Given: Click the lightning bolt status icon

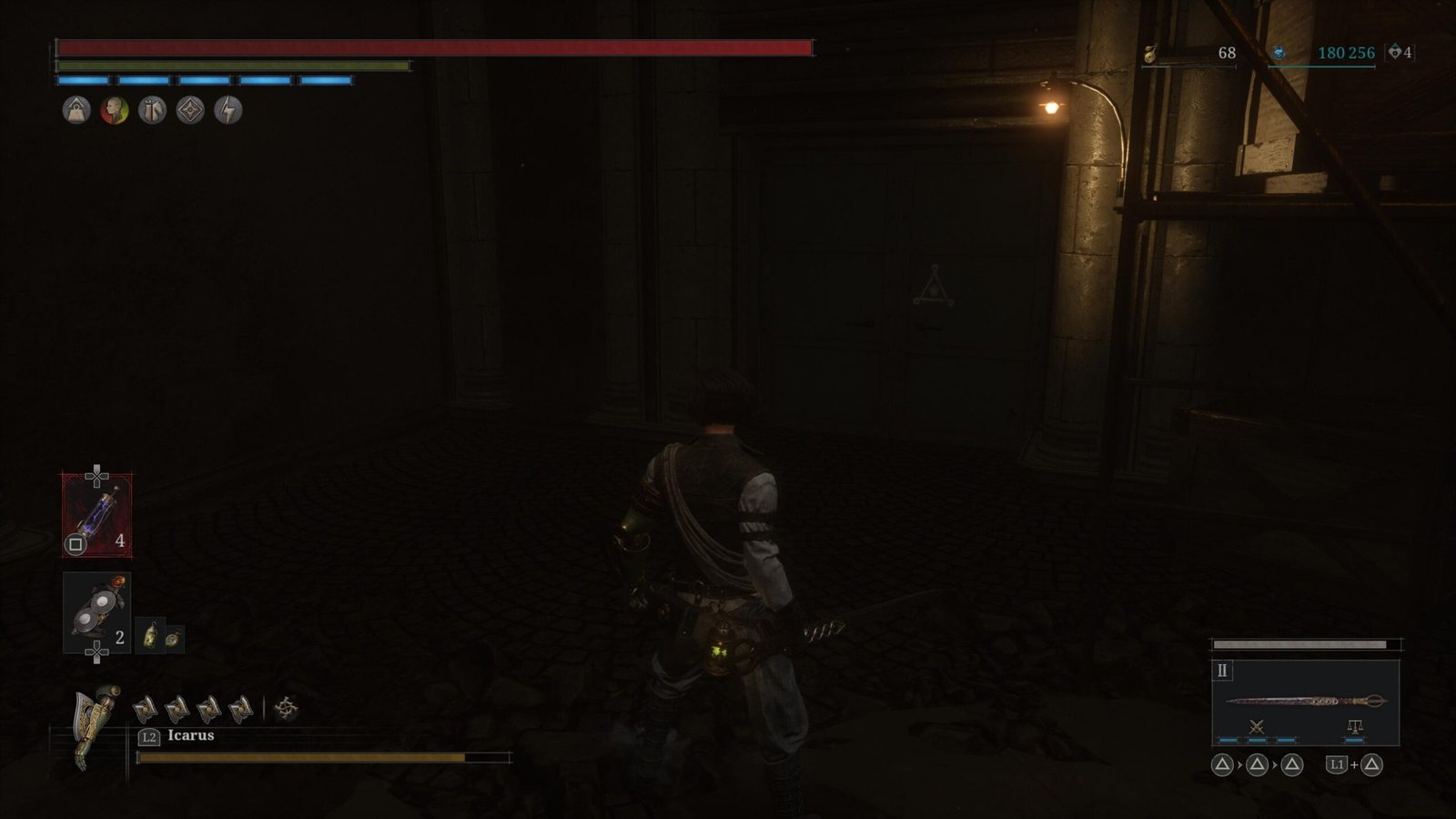Looking at the screenshot, I should point(227,110).
